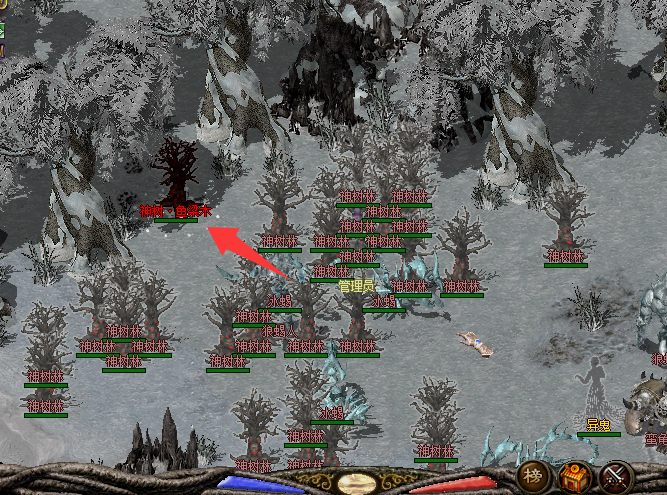Click the golden oval orb on bottom bar
The width and height of the screenshot is (667, 495).
tap(357, 484)
